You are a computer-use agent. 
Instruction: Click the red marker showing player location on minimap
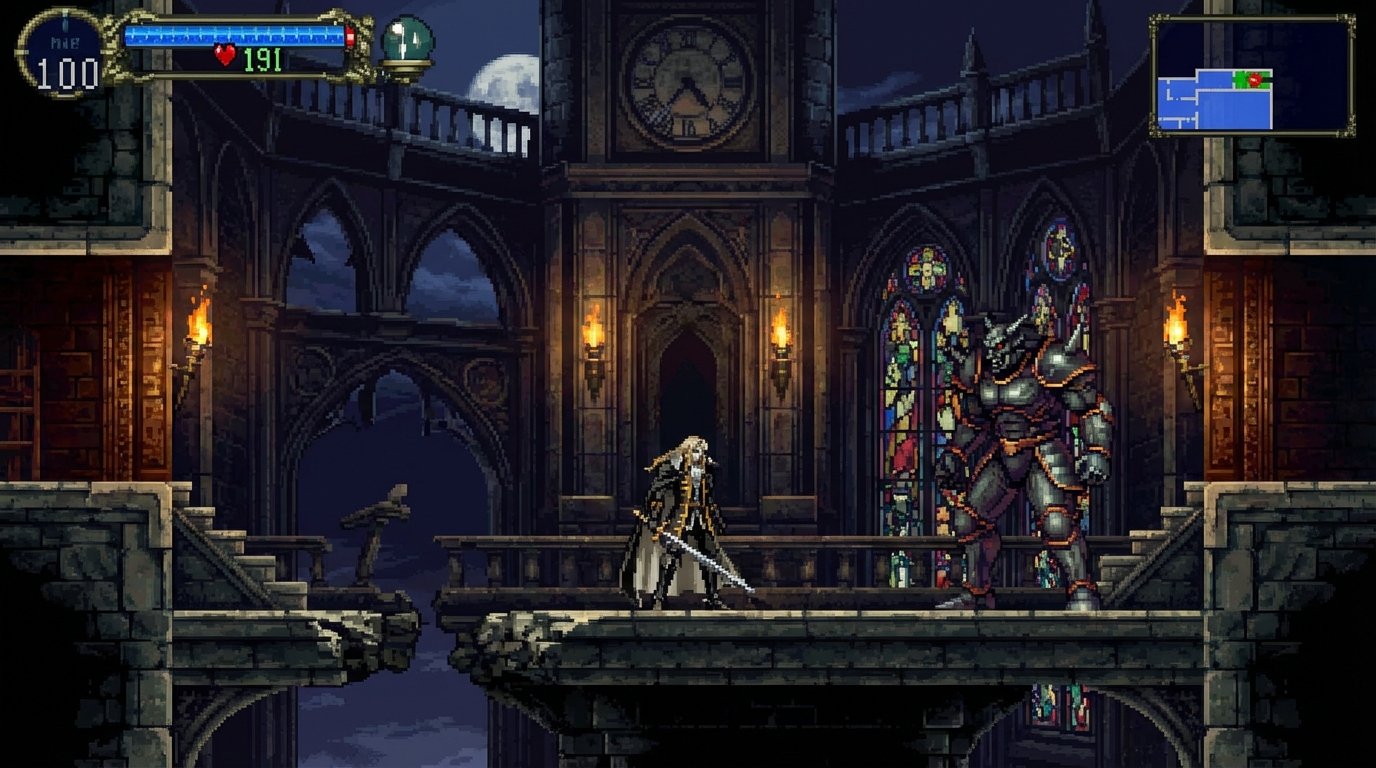(1255, 80)
